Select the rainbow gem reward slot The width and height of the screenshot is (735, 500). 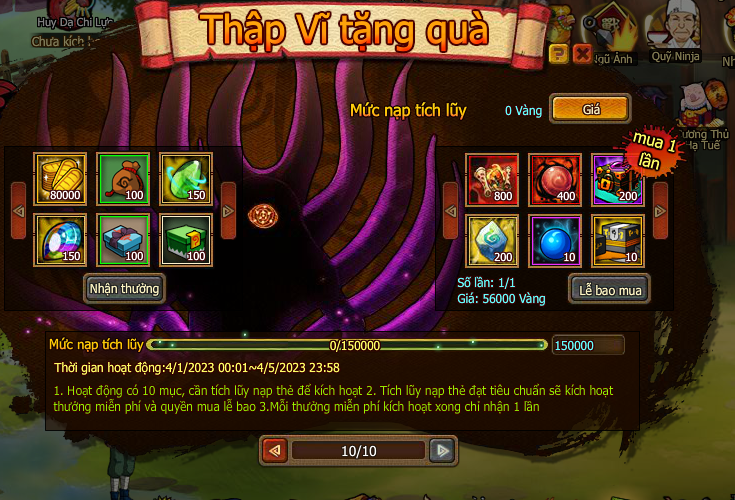59,240
